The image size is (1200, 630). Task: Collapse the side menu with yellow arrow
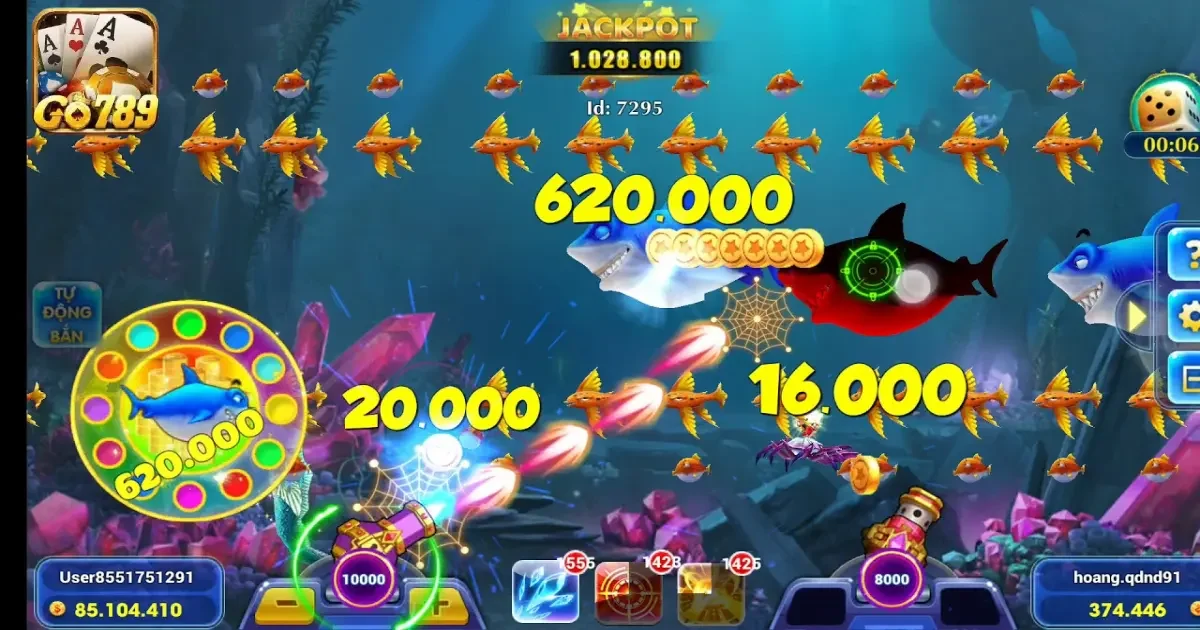coord(1138,317)
